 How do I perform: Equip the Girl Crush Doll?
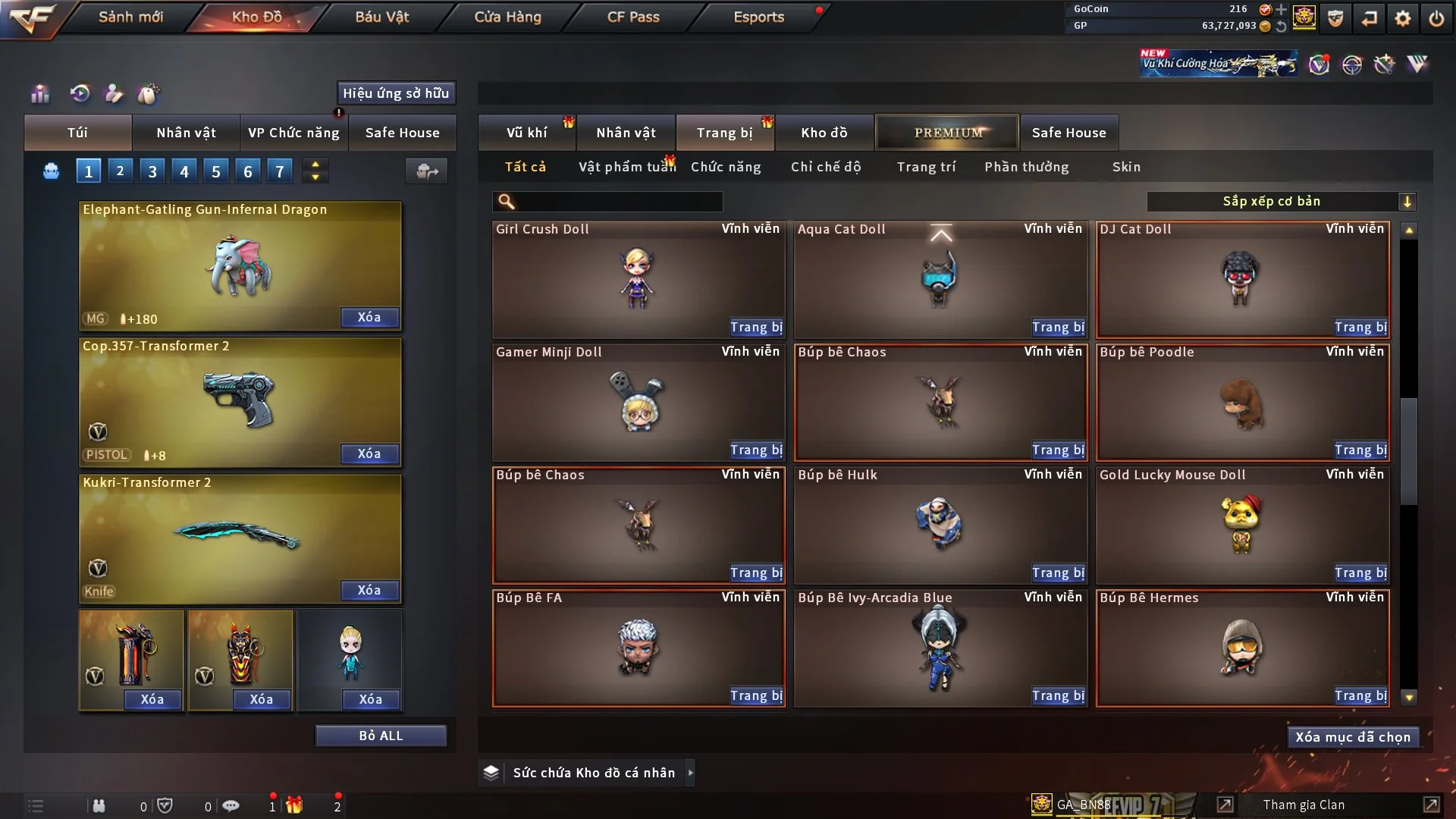[x=756, y=328]
